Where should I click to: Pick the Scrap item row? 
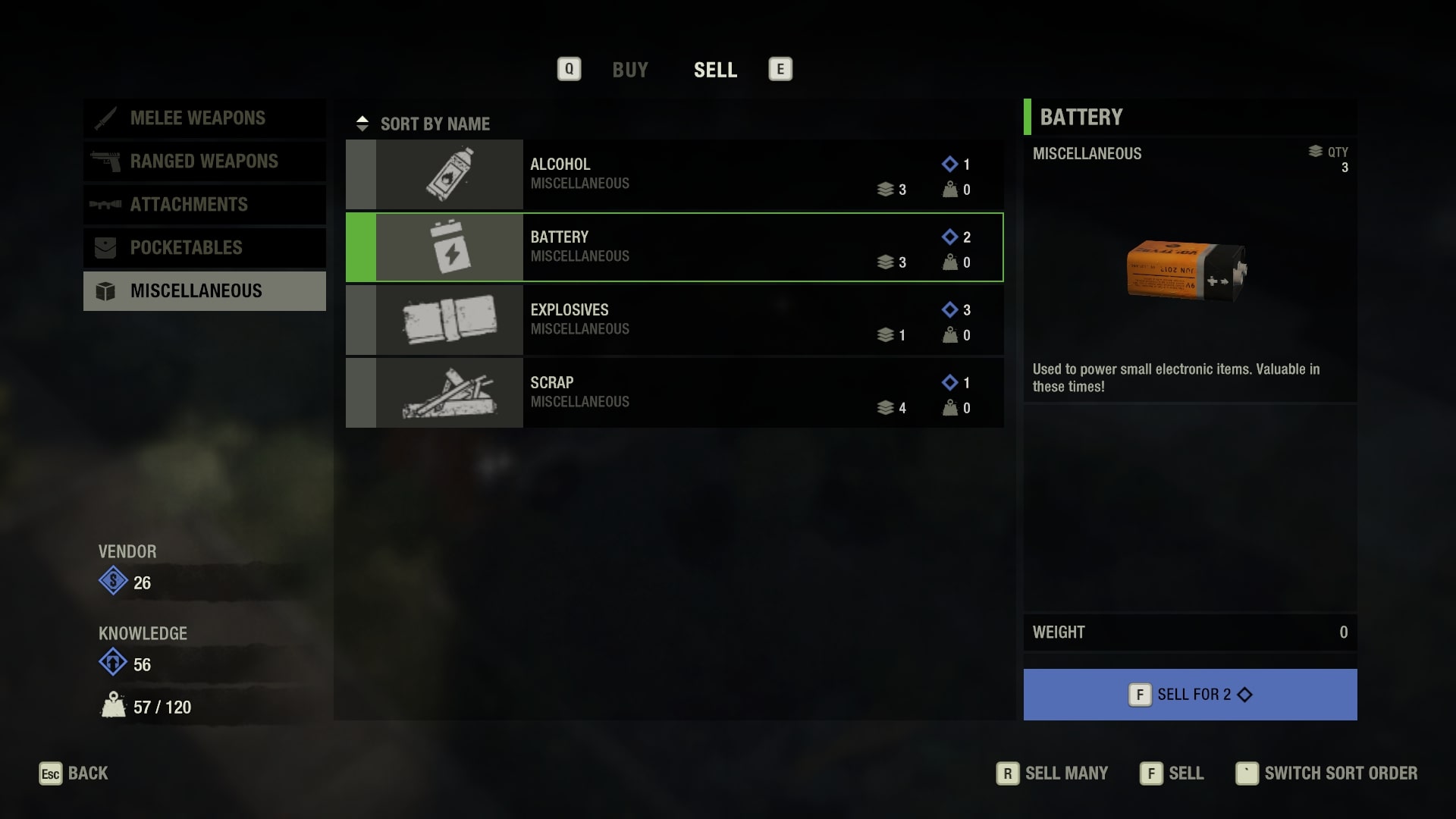pyautogui.click(x=674, y=393)
